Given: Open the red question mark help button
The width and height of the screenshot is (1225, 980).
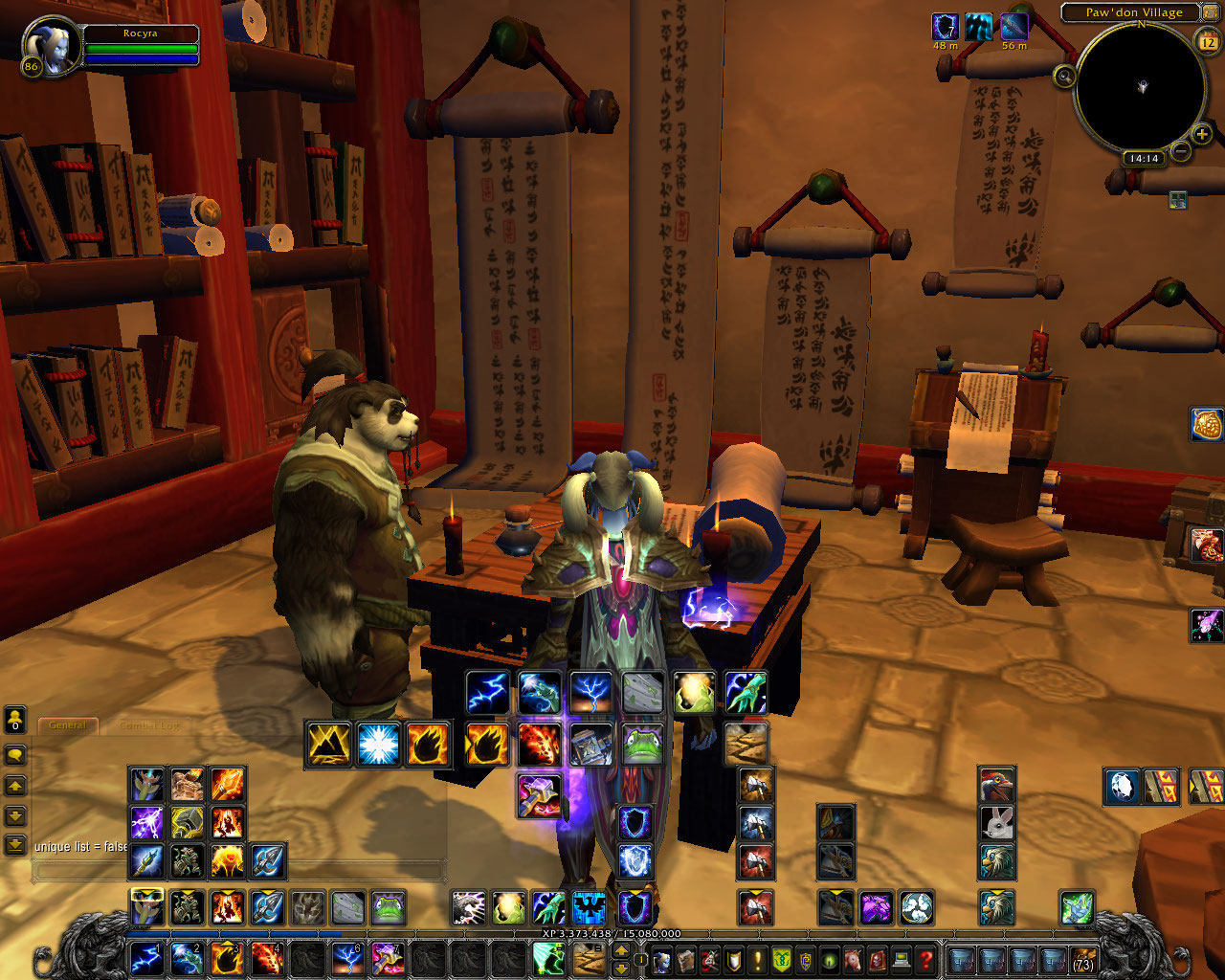Looking at the screenshot, I should coord(924,958).
